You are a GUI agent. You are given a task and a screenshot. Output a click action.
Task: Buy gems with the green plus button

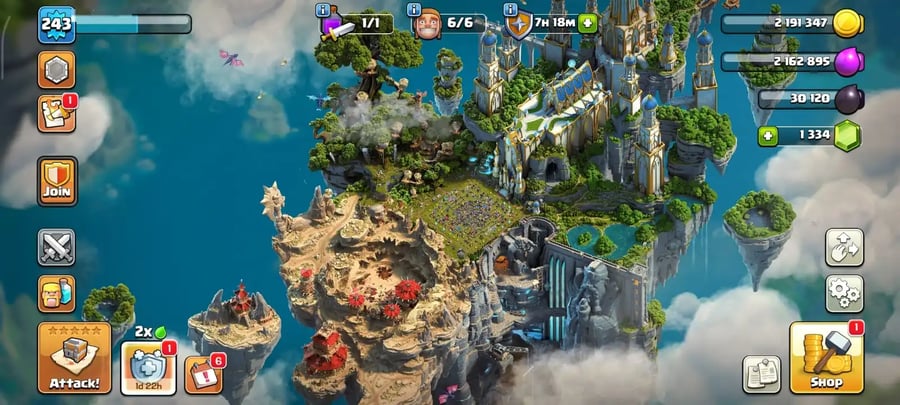tap(768, 135)
